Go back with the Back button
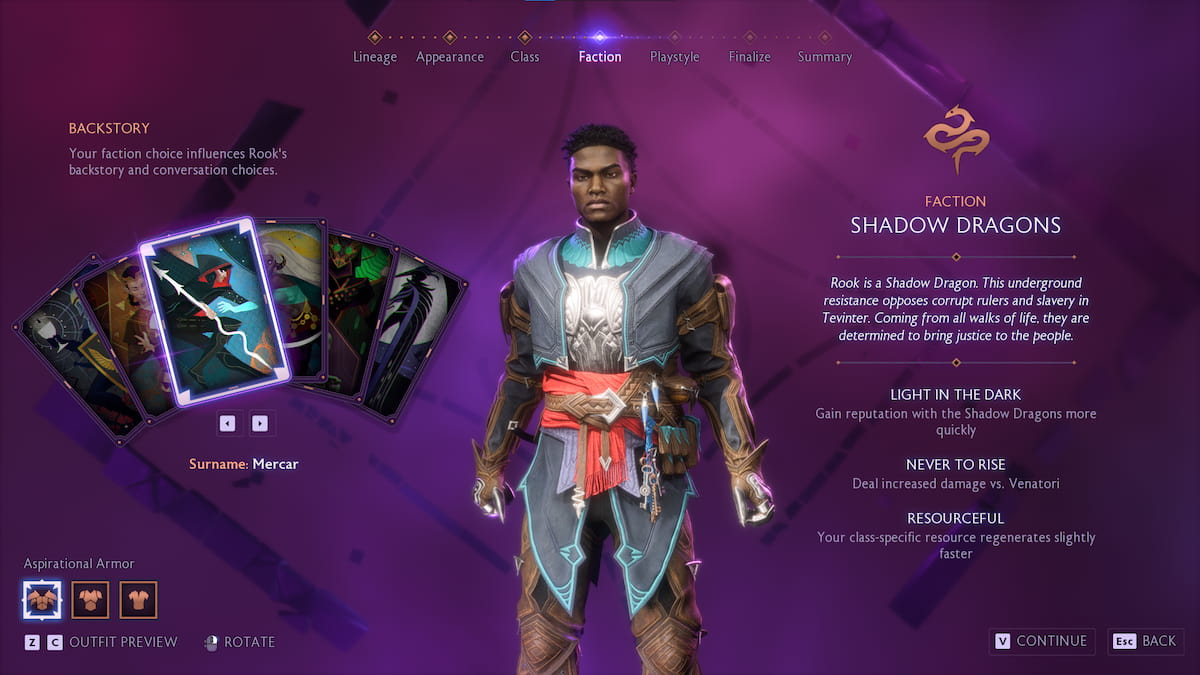 pos(1146,641)
